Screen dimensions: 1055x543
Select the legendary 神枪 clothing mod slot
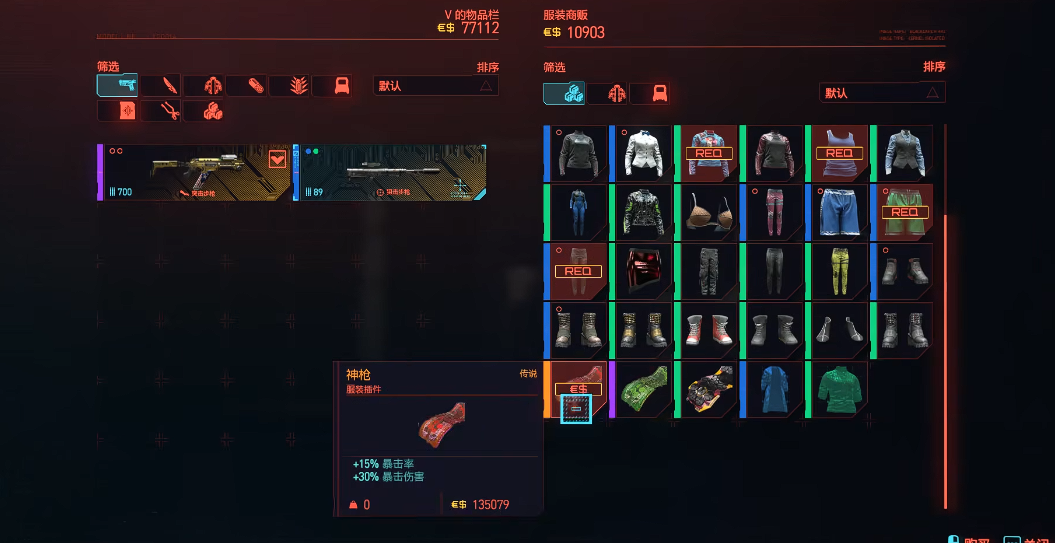pyautogui.click(x=577, y=390)
